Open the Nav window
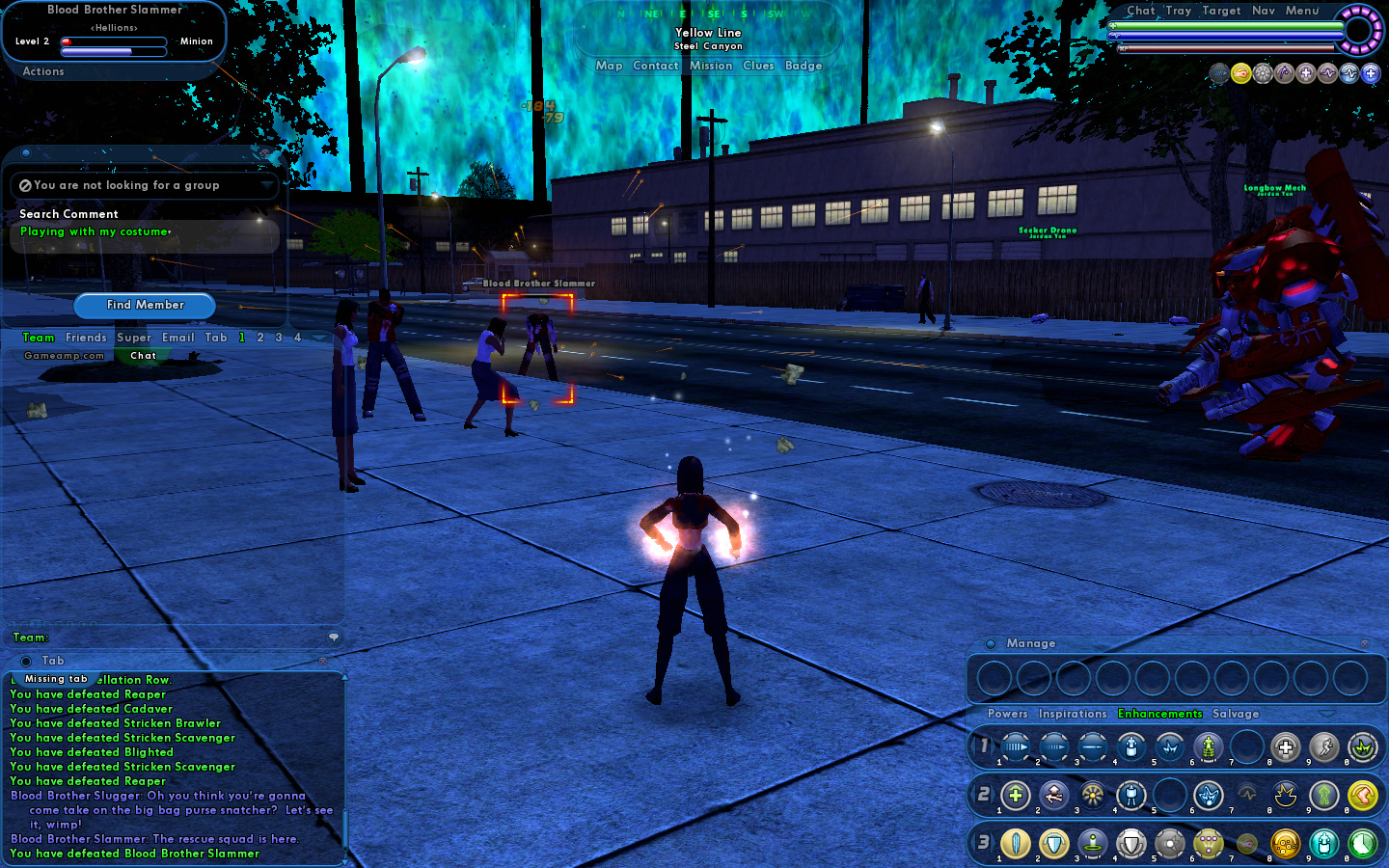 point(1264,11)
